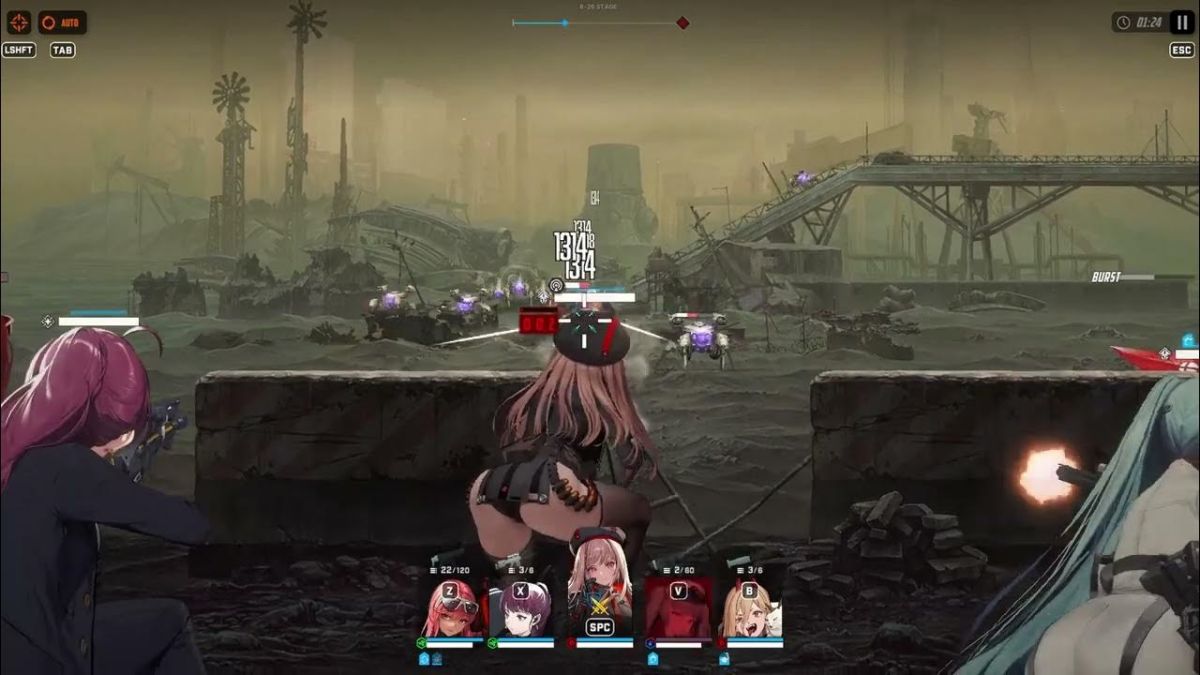Viewport: 1200px width, 675px height.
Task: Pause the battle
Action: (1182, 22)
